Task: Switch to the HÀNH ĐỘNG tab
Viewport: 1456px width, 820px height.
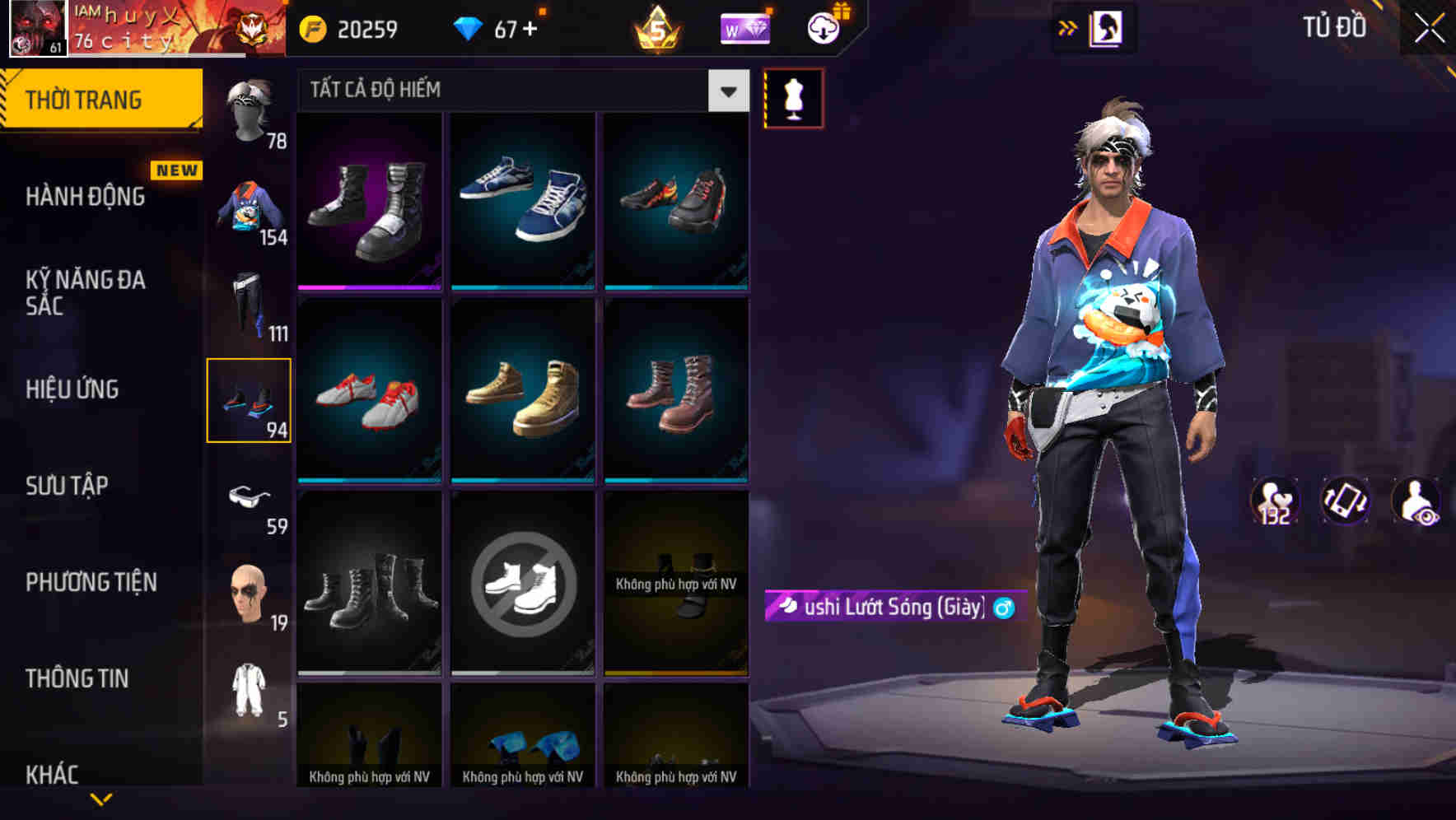Action: tap(82, 198)
